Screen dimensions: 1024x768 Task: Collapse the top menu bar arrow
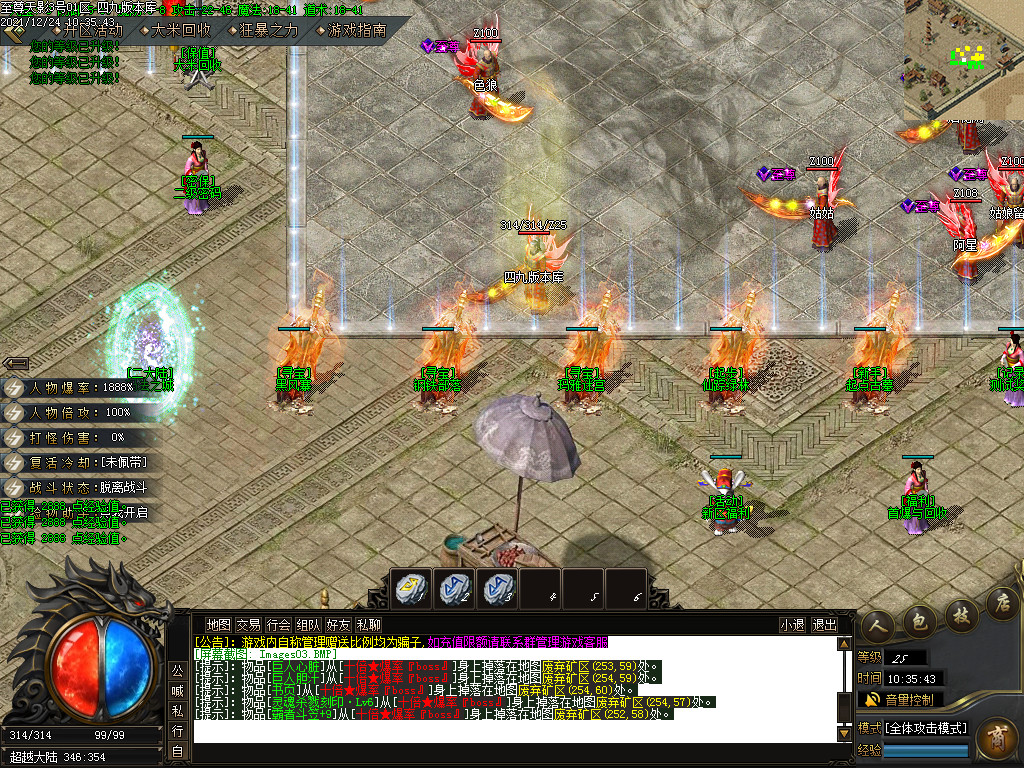(x=14, y=31)
